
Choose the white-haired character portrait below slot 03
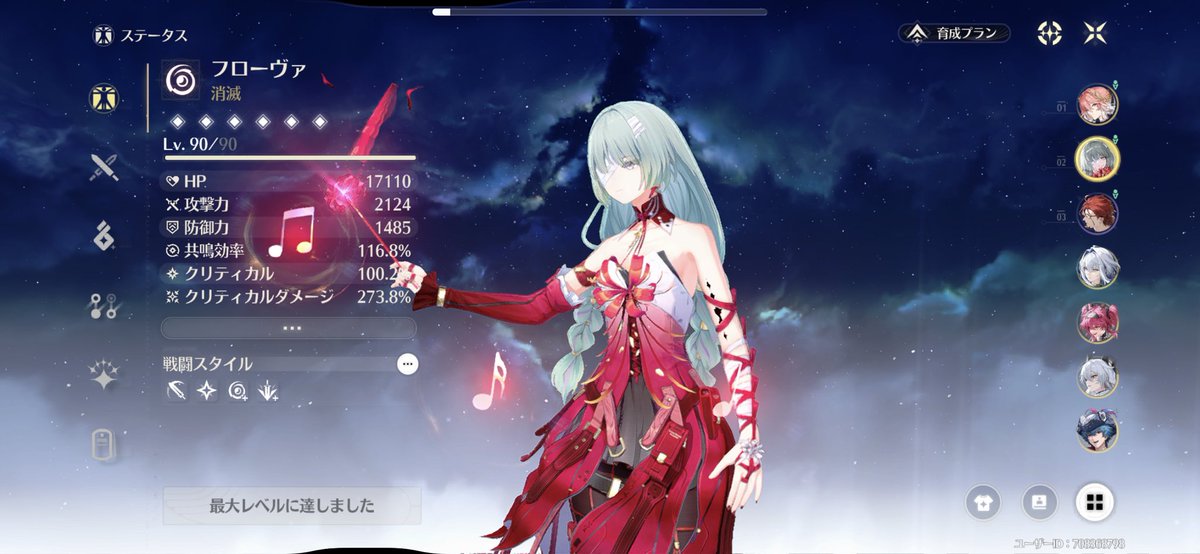pos(1097,267)
